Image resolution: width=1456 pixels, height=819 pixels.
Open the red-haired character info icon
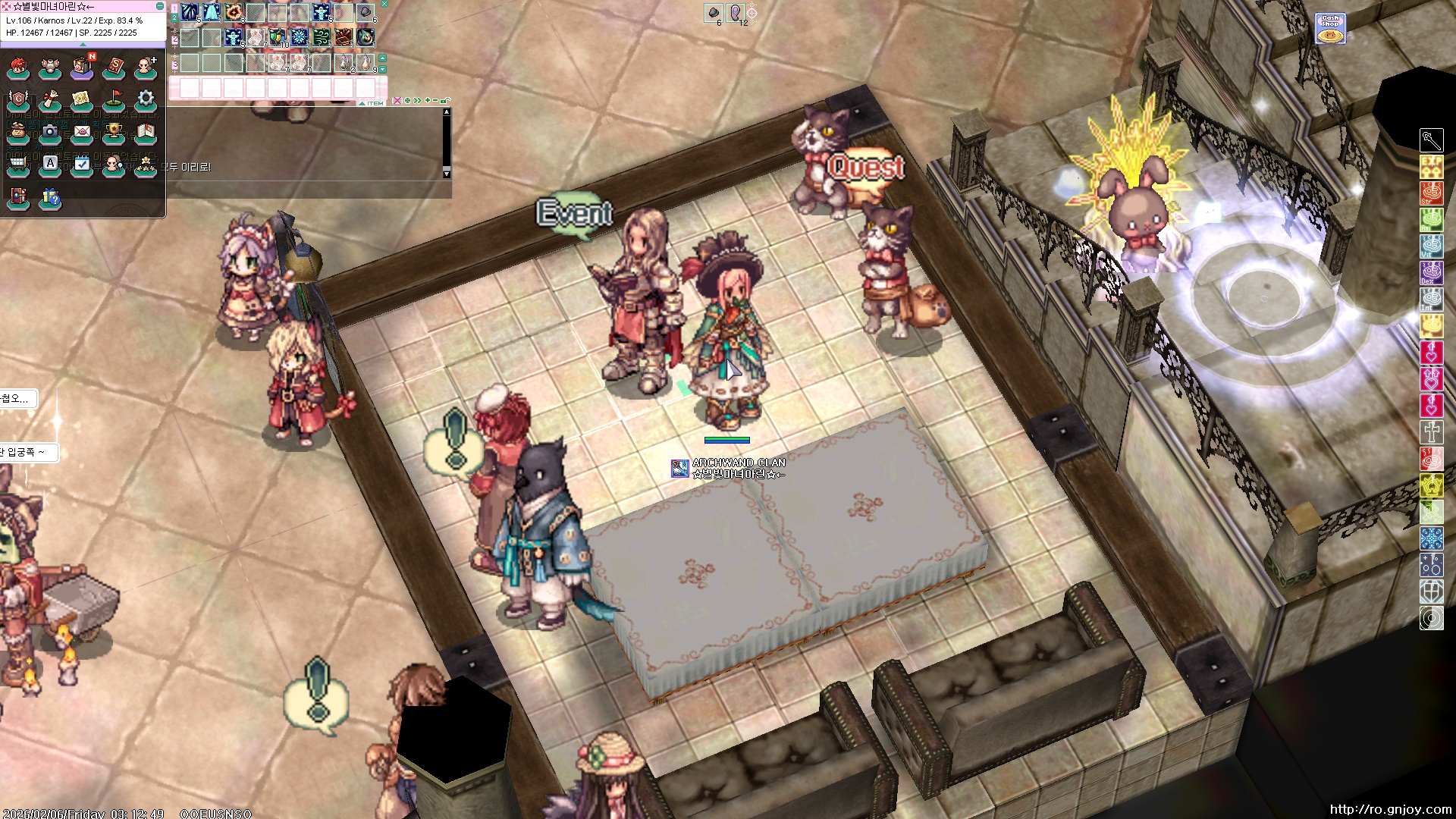tap(18, 67)
